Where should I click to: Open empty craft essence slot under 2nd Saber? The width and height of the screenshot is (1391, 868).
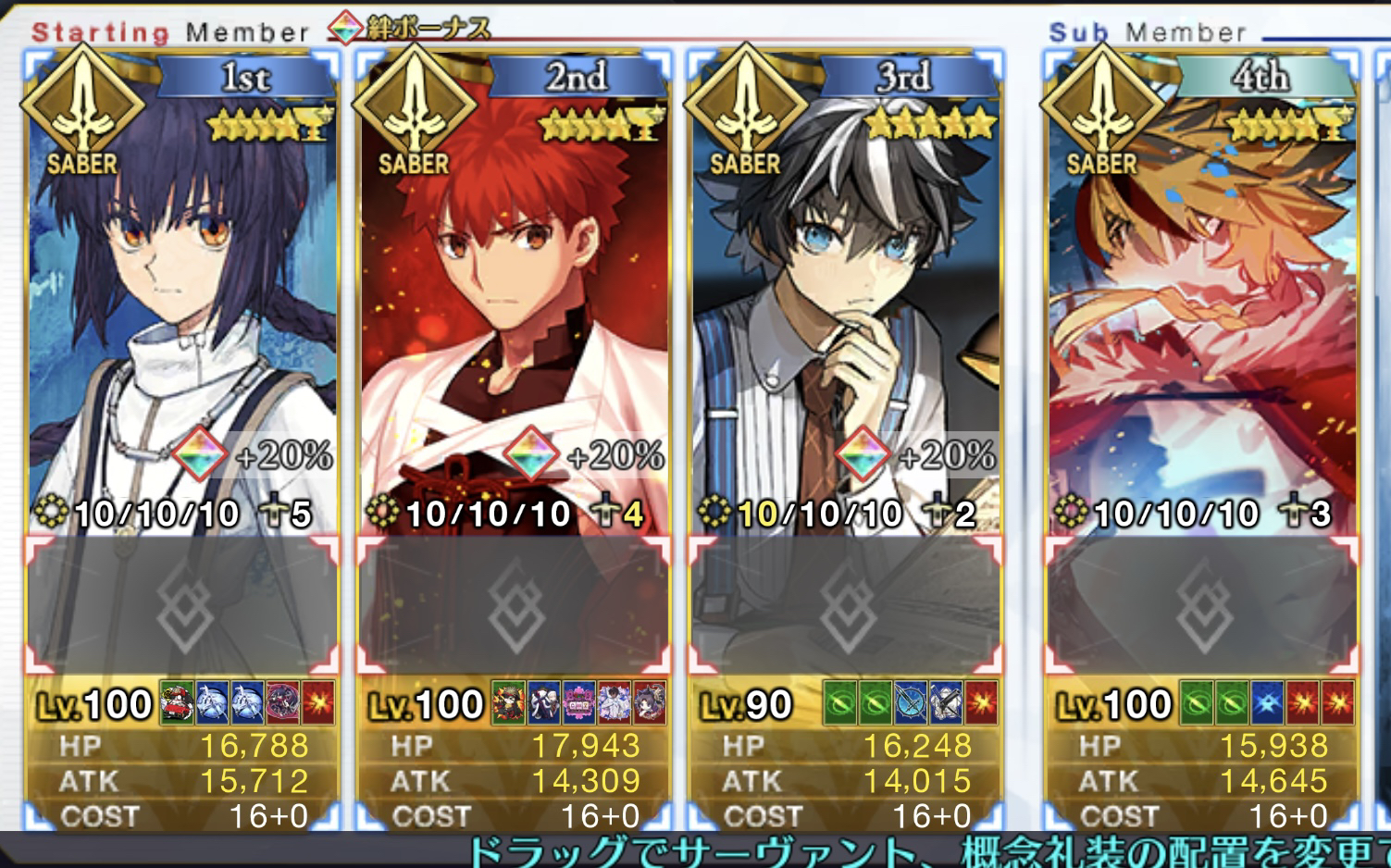[x=514, y=606]
